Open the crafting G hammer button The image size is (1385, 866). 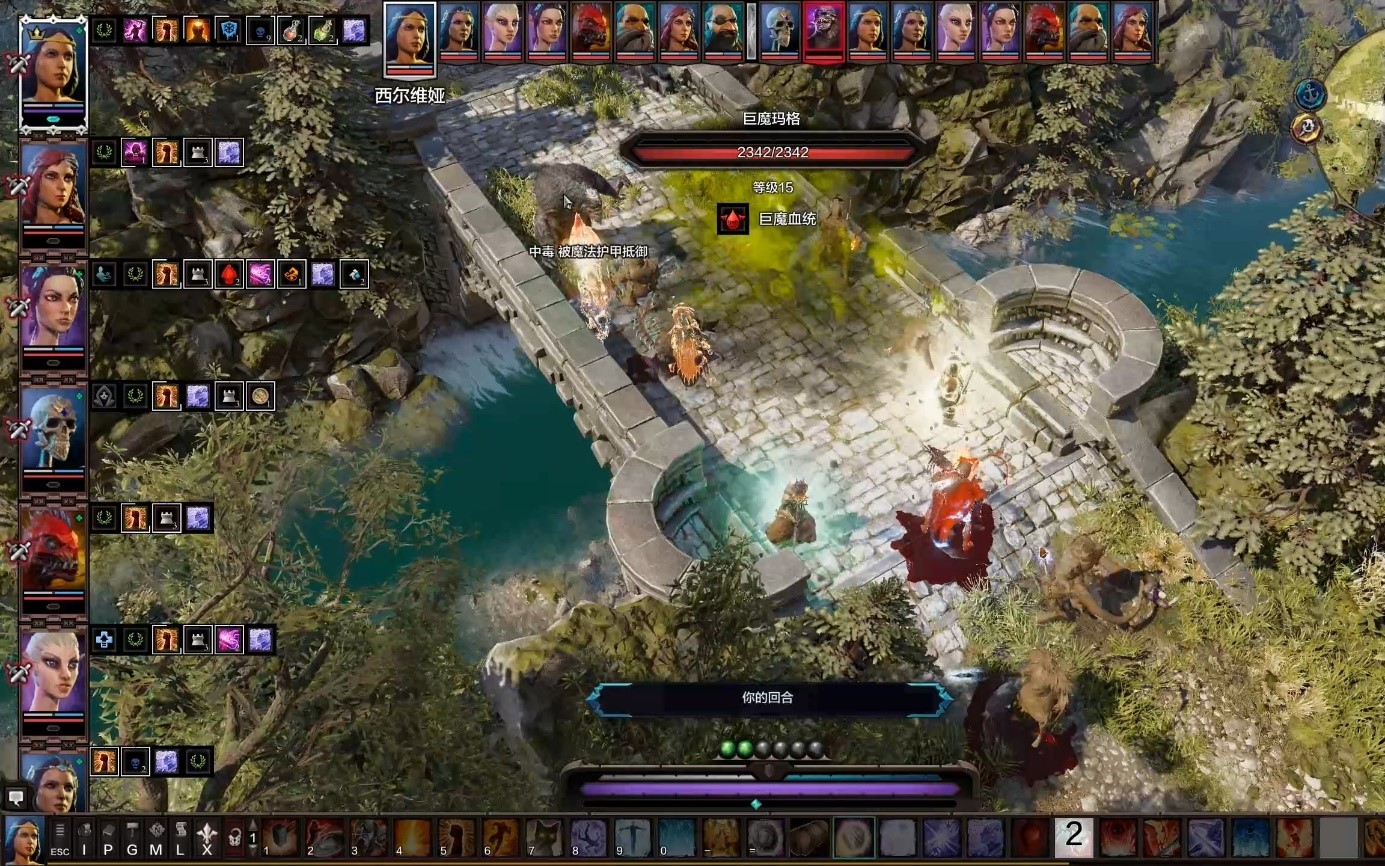coord(132,838)
